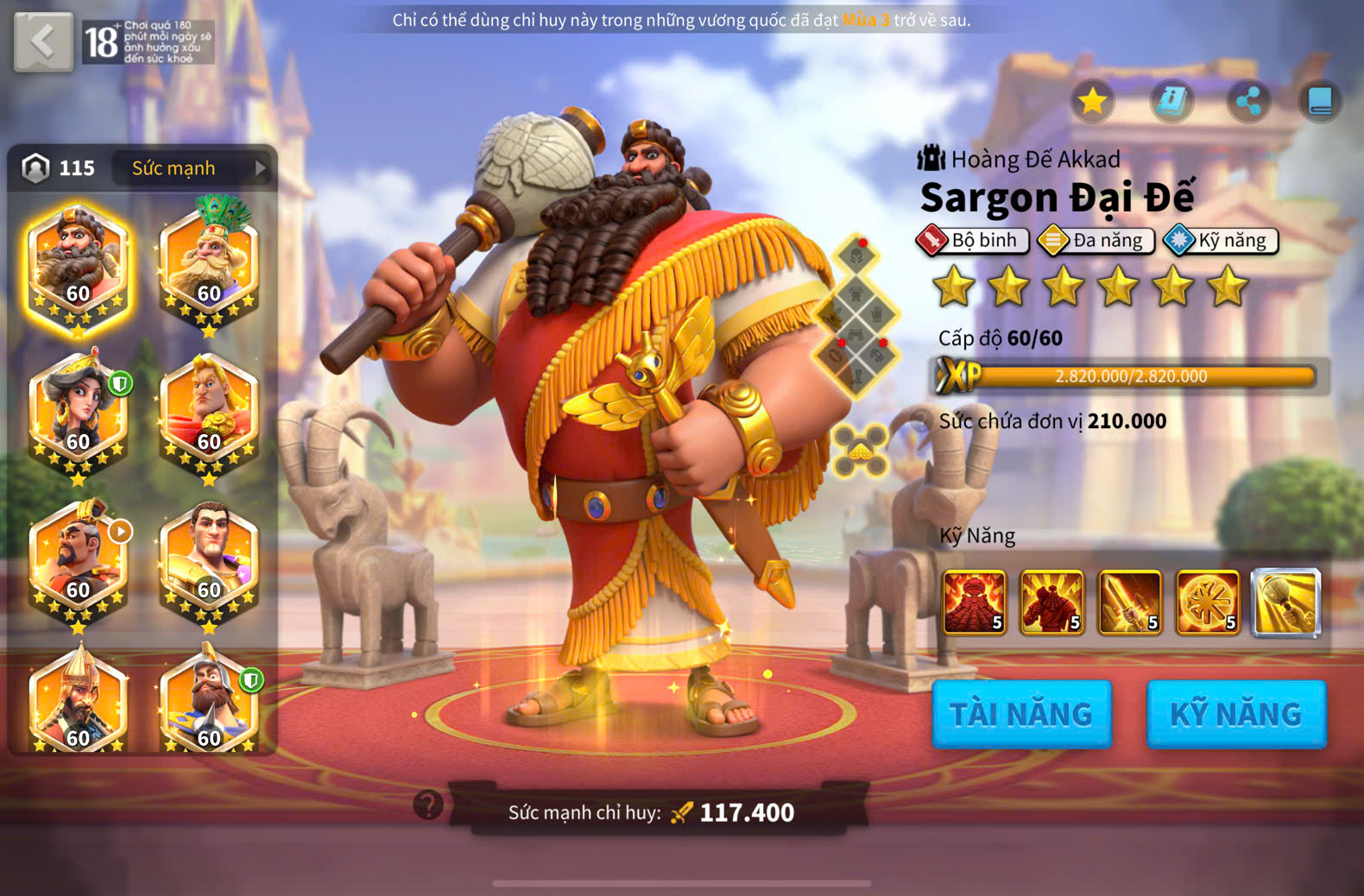Open the golden formation icon beside Sargon
Screen dimensions: 1364x896
pyautogui.click(x=860, y=451)
